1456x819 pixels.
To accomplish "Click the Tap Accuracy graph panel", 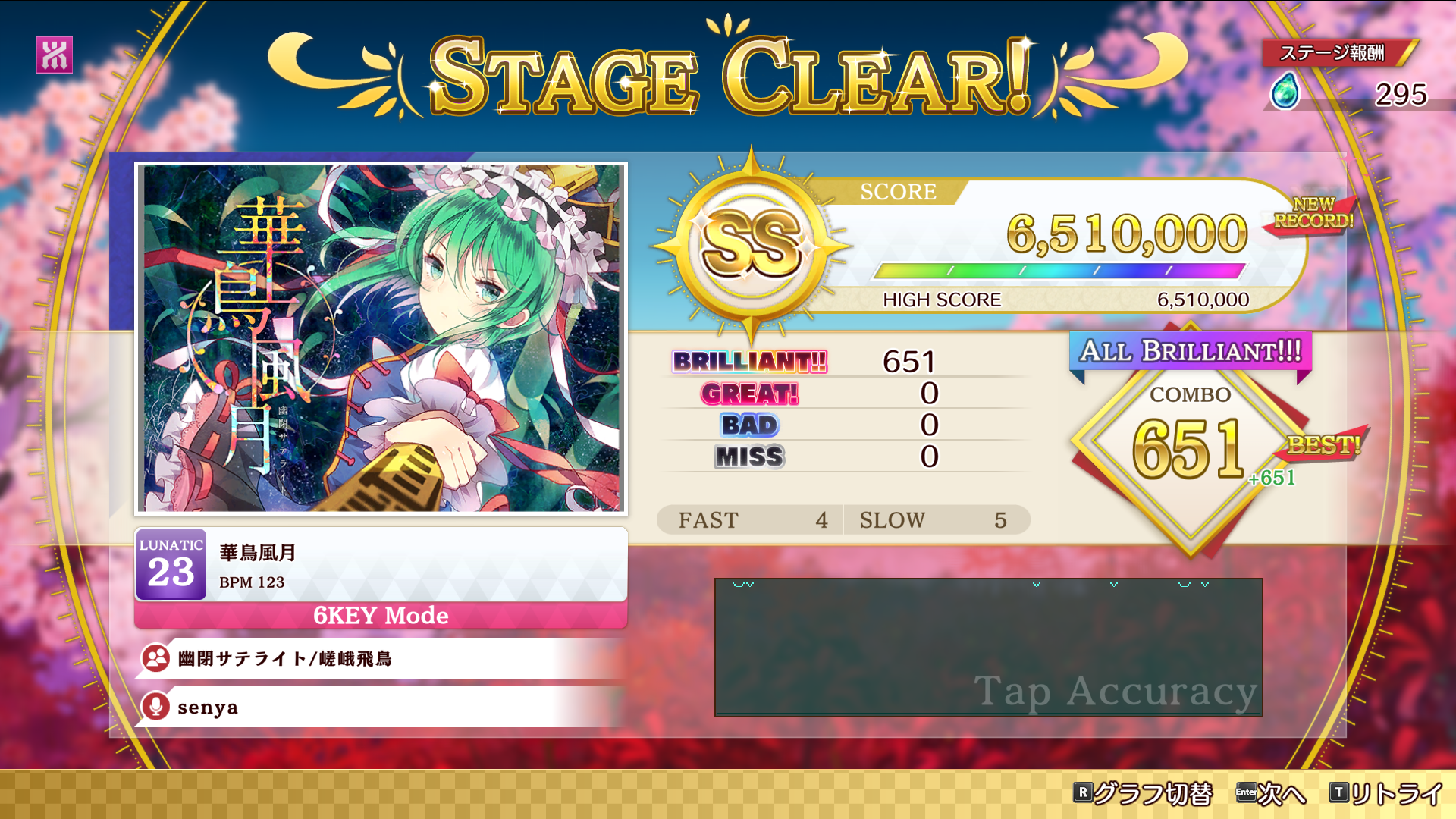I will click(x=988, y=647).
